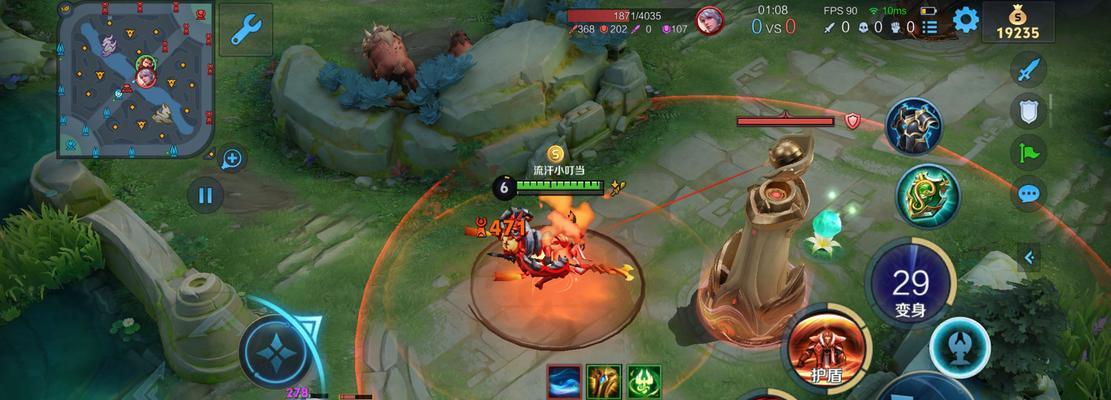The width and height of the screenshot is (1111, 400).
Task: Buy the recommended dark armor item
Action: point(913,126)
